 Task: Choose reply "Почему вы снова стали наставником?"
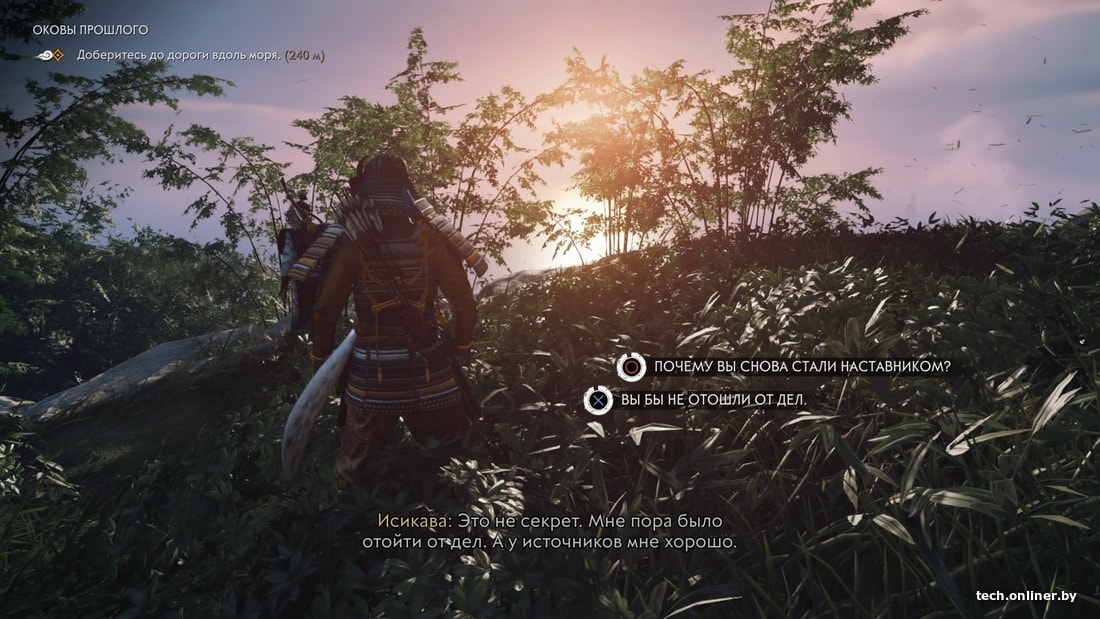coord(799,367)
